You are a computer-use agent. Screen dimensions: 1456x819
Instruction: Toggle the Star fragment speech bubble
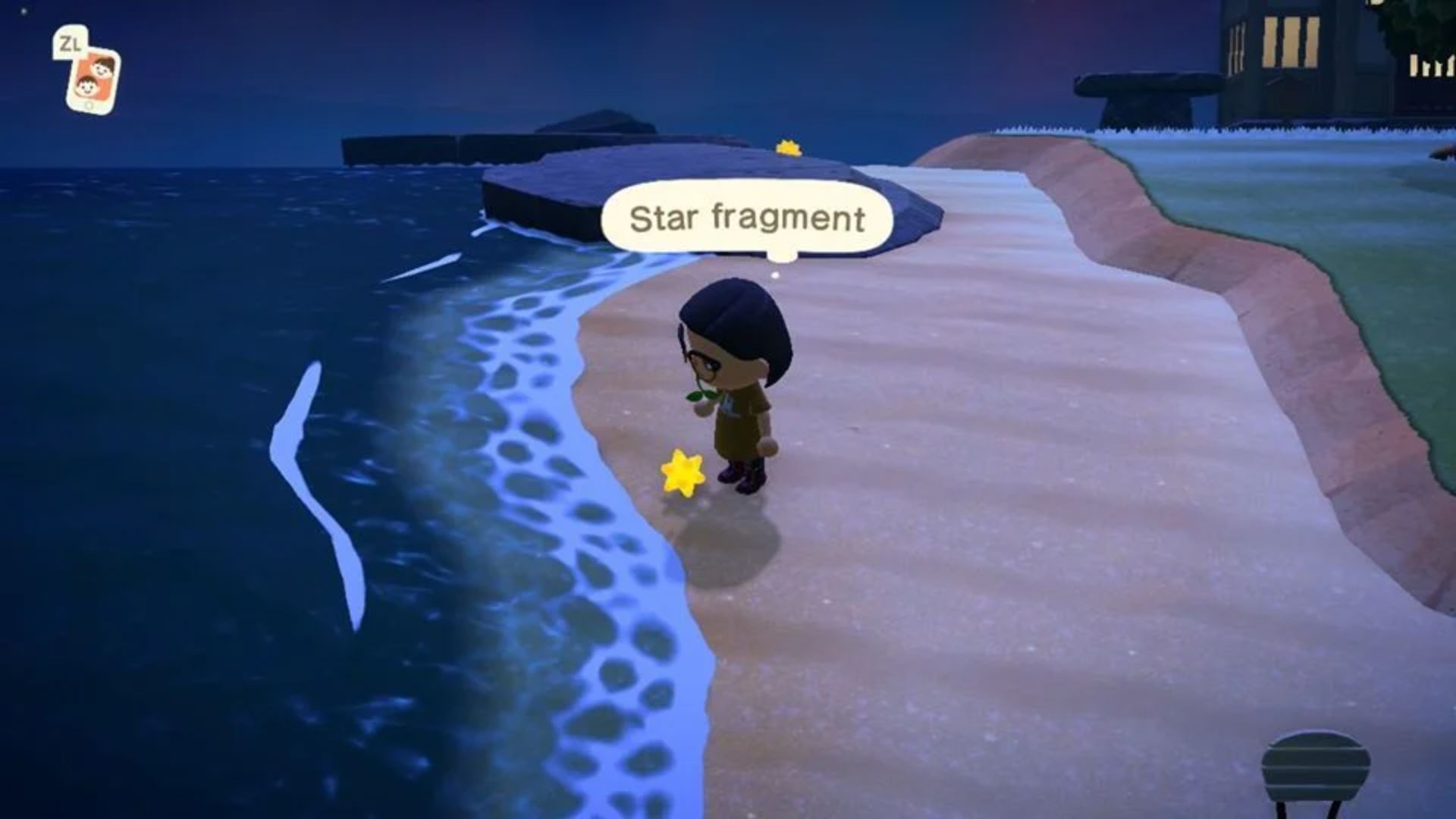coord(747,217)
